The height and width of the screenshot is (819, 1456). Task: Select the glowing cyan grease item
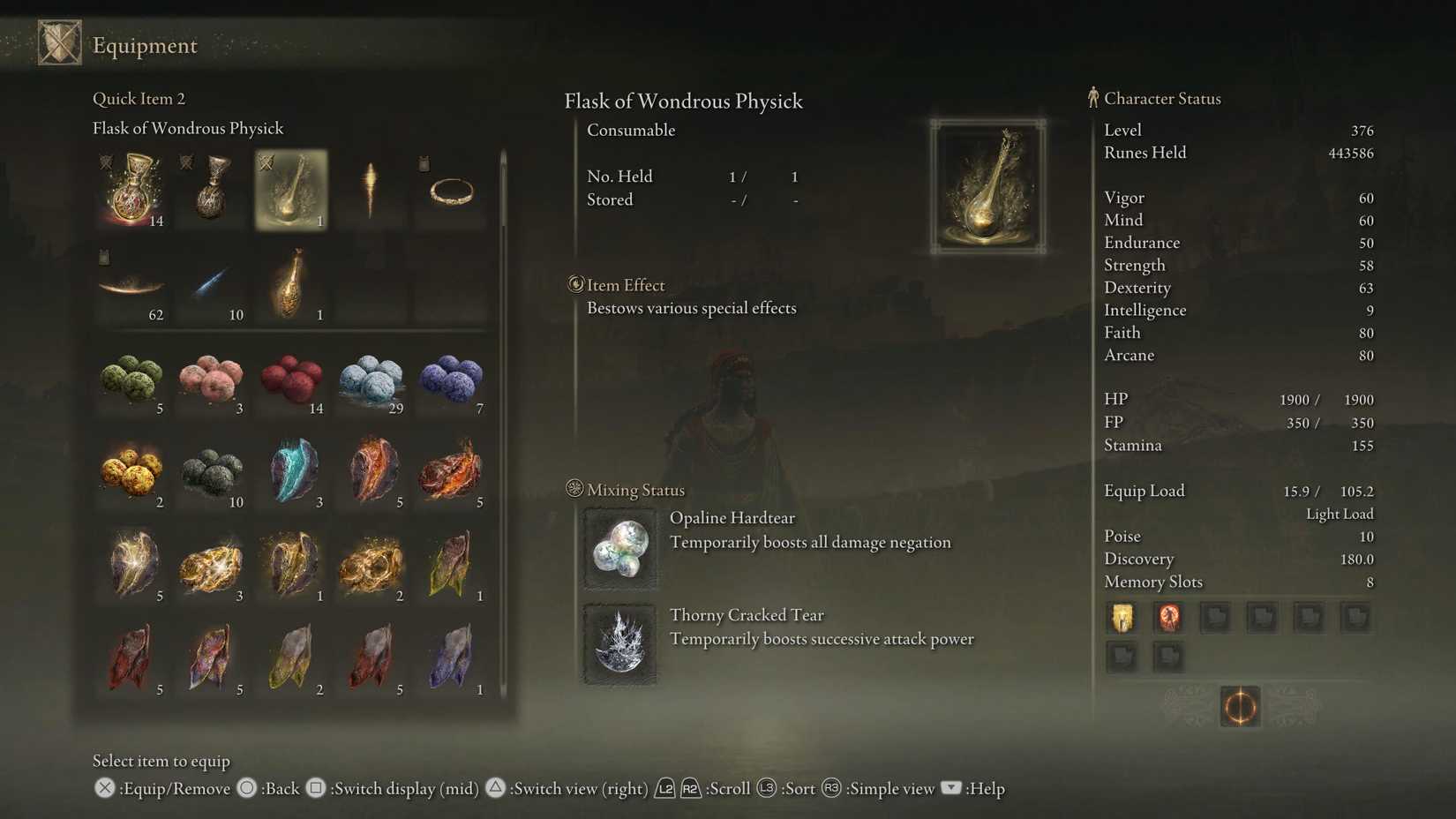point(291,472)
